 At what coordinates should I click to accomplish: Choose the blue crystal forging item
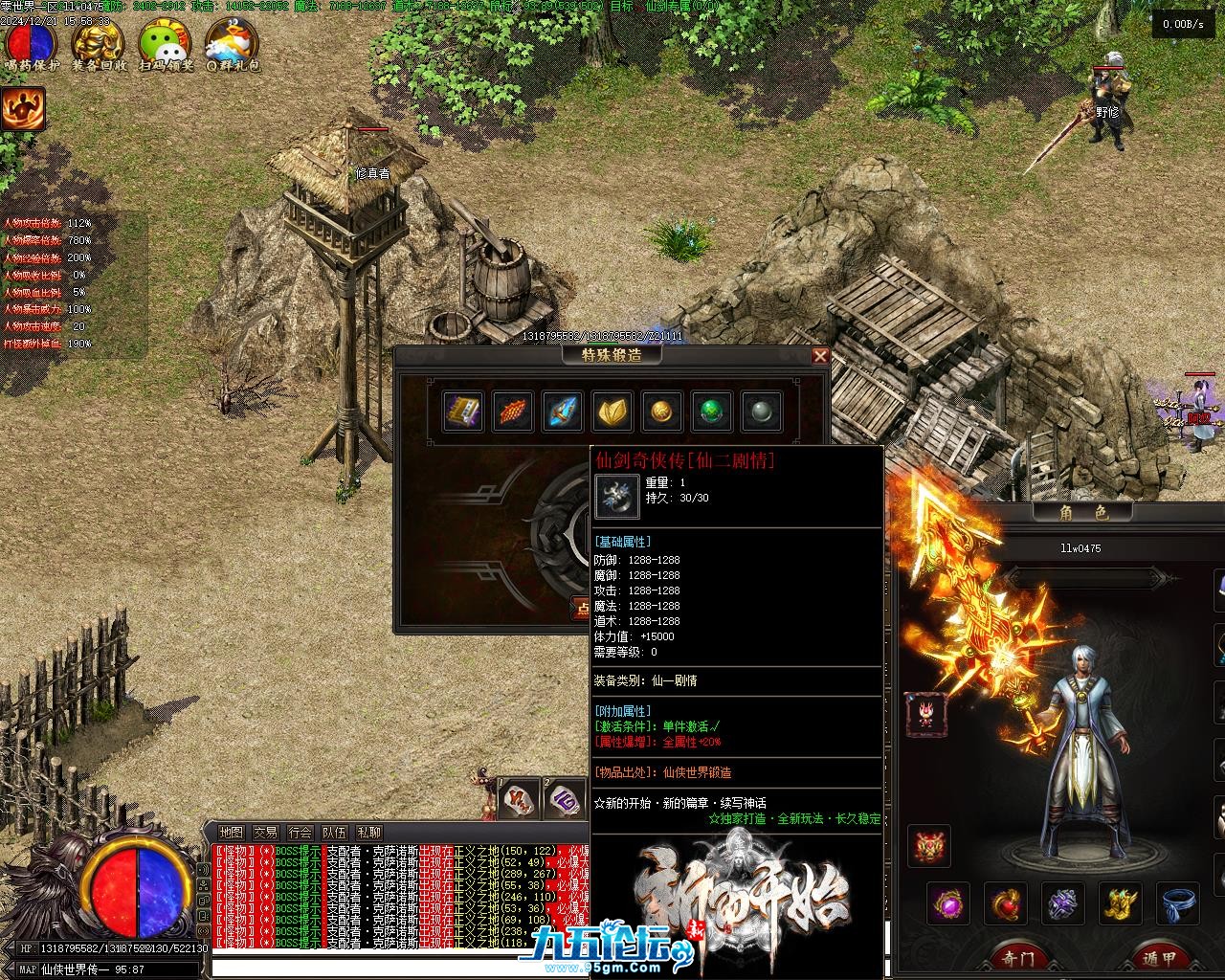(x=563, y=412)
